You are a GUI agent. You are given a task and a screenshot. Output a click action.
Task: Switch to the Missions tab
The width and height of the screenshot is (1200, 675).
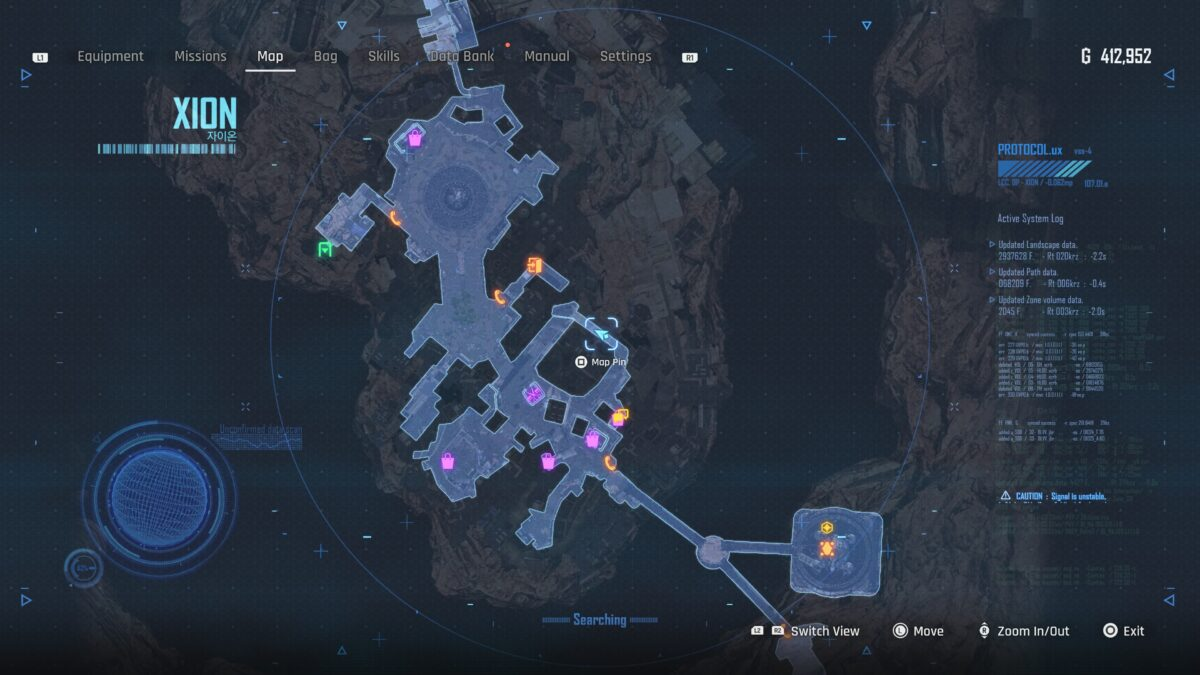click(200, 57)
